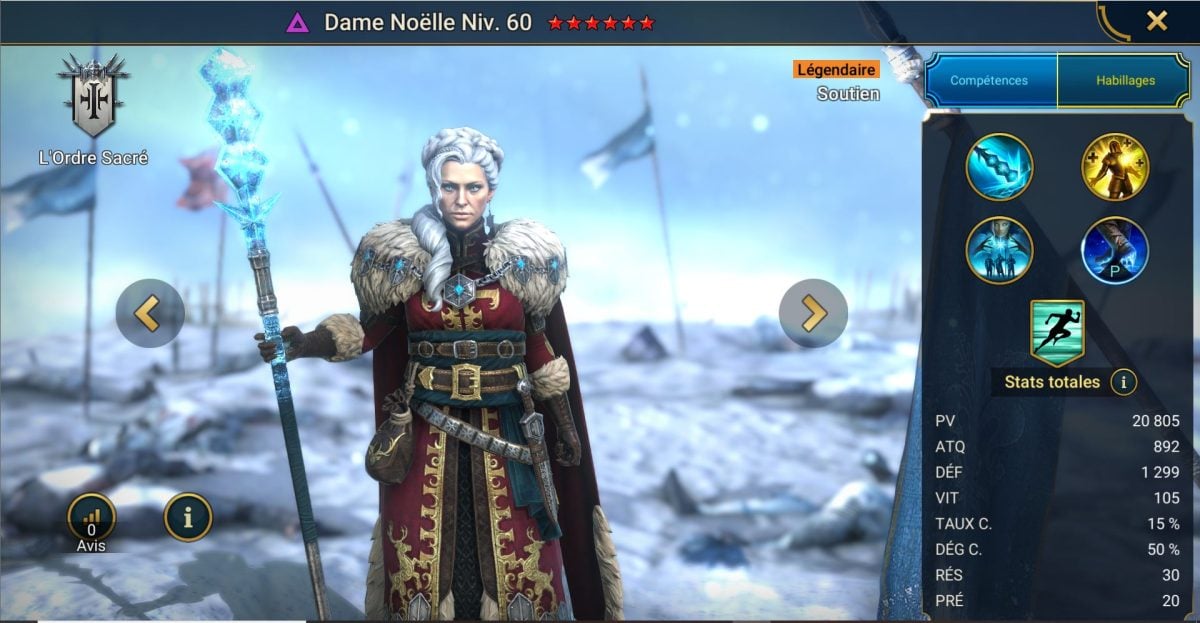
Task: Switch to the Compétences tab
Action: [989, 81]
